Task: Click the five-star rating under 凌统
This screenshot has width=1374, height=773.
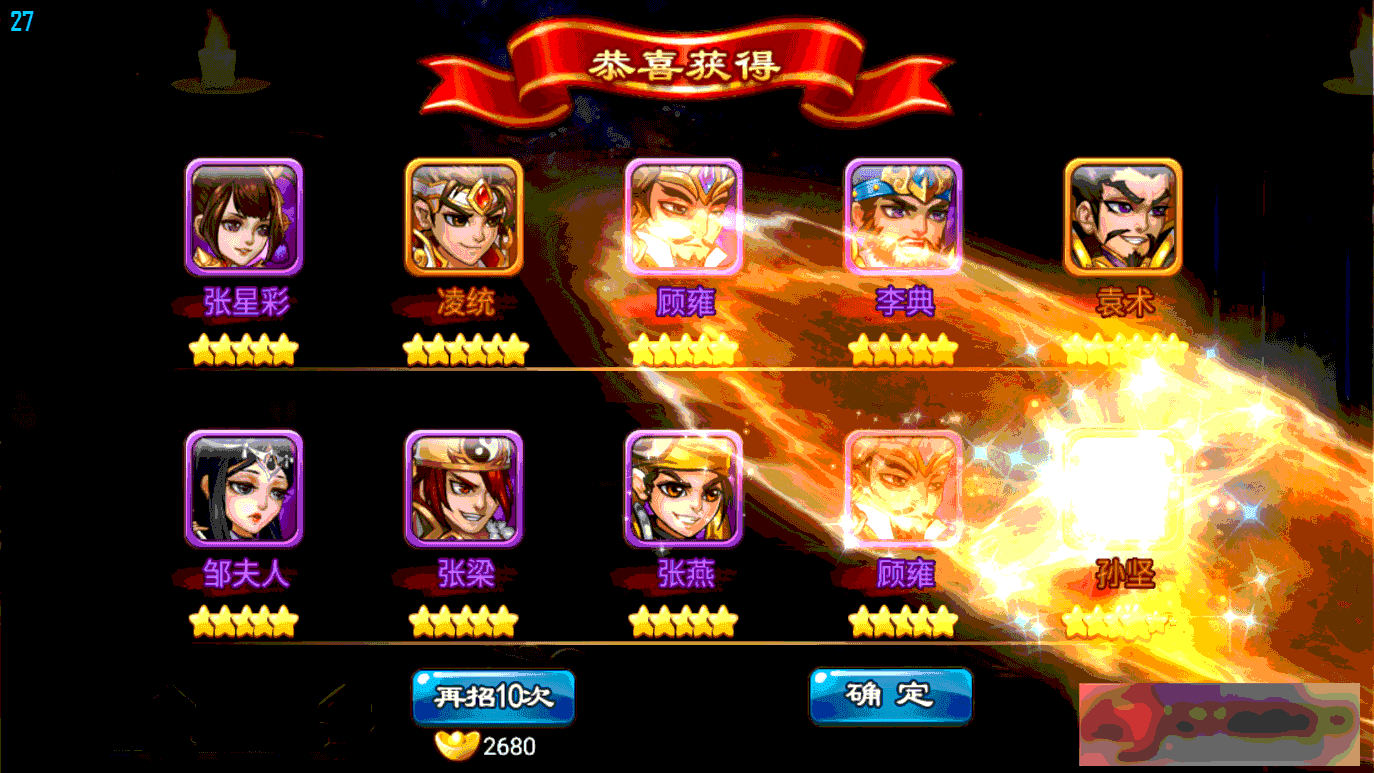Action: (x=464, y=350)
